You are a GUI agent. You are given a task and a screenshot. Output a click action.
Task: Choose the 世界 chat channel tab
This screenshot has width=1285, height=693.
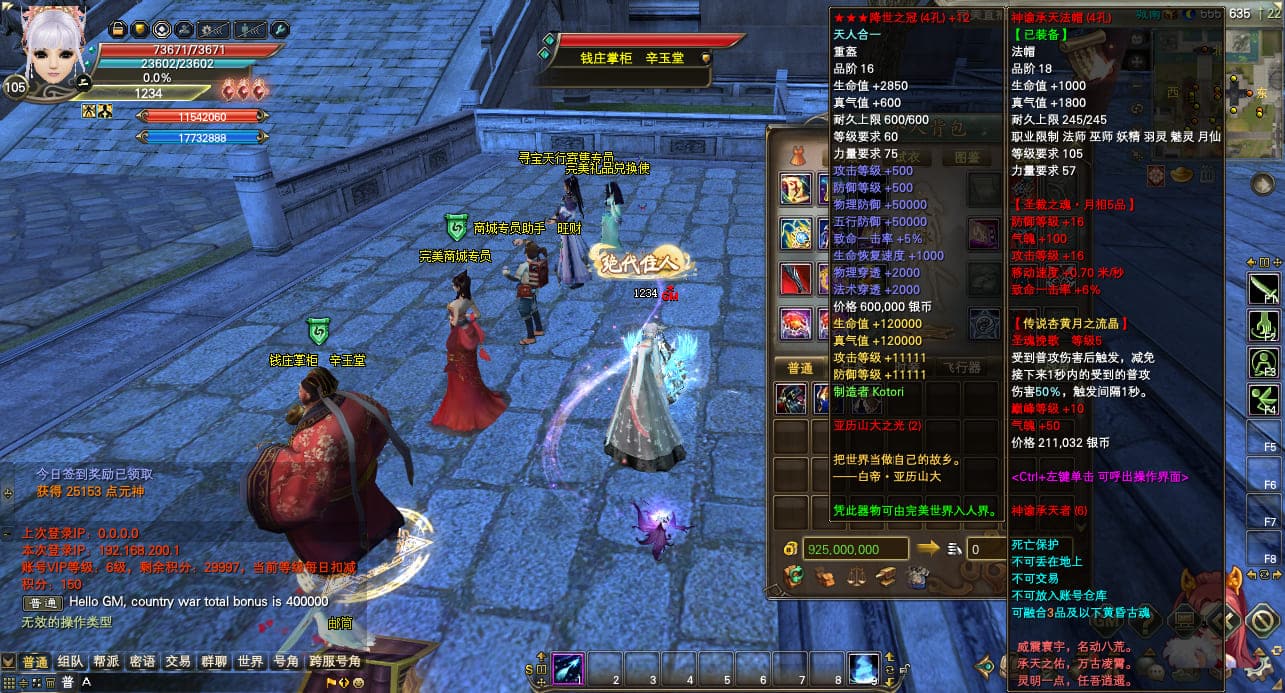250,662
